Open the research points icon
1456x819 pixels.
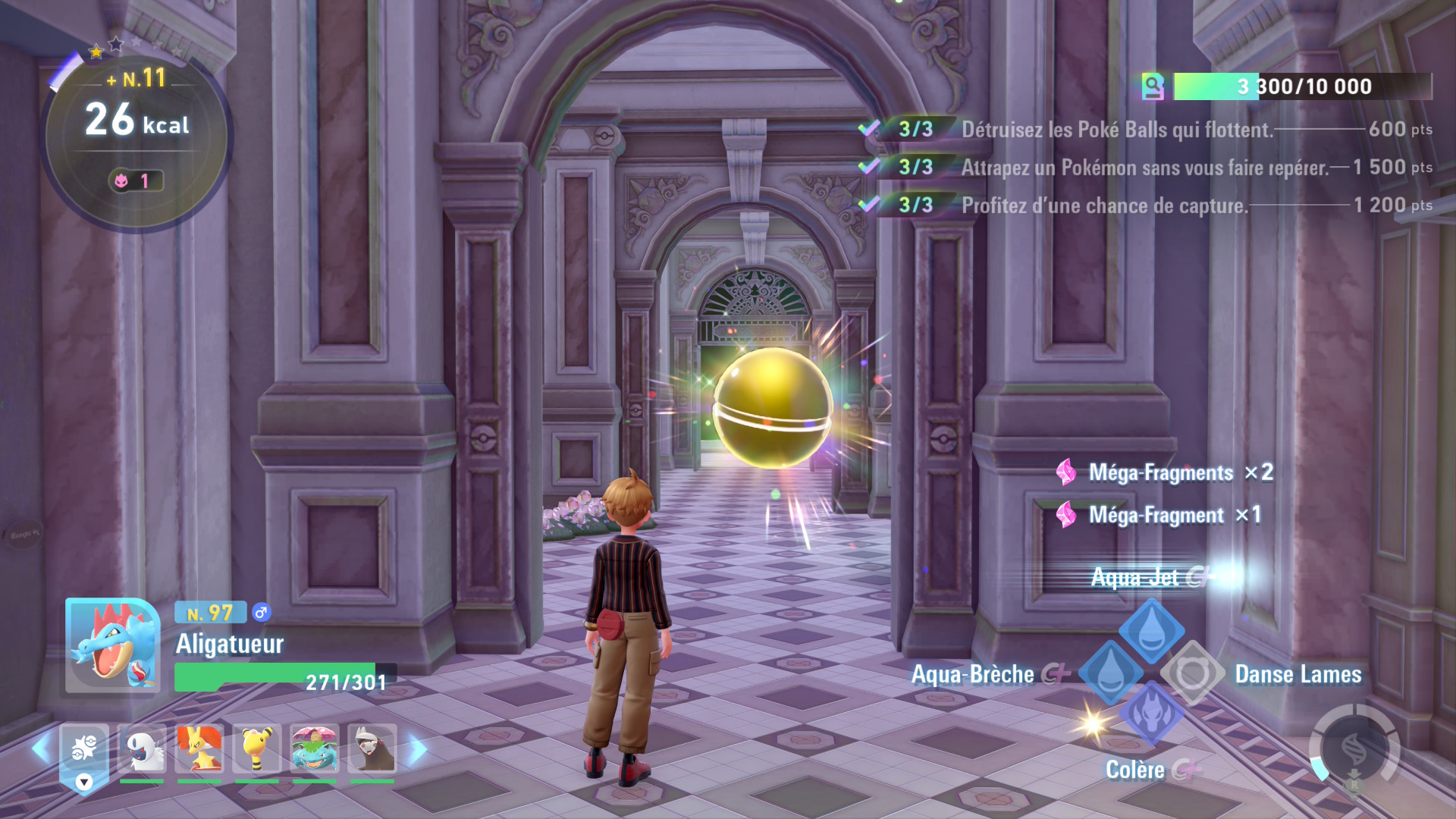point(1153,86)
